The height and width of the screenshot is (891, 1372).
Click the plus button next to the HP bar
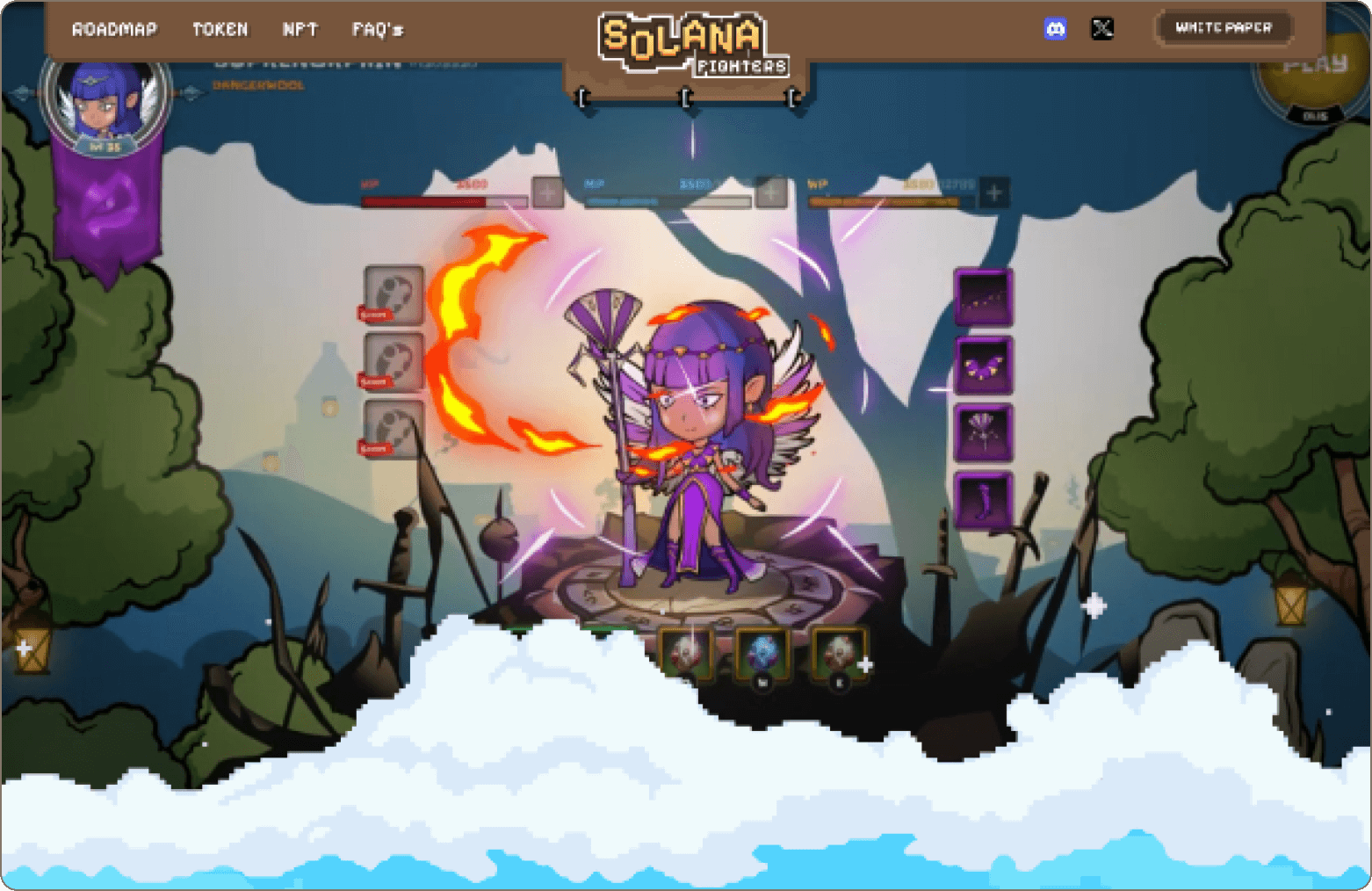[x=546, y=192]
